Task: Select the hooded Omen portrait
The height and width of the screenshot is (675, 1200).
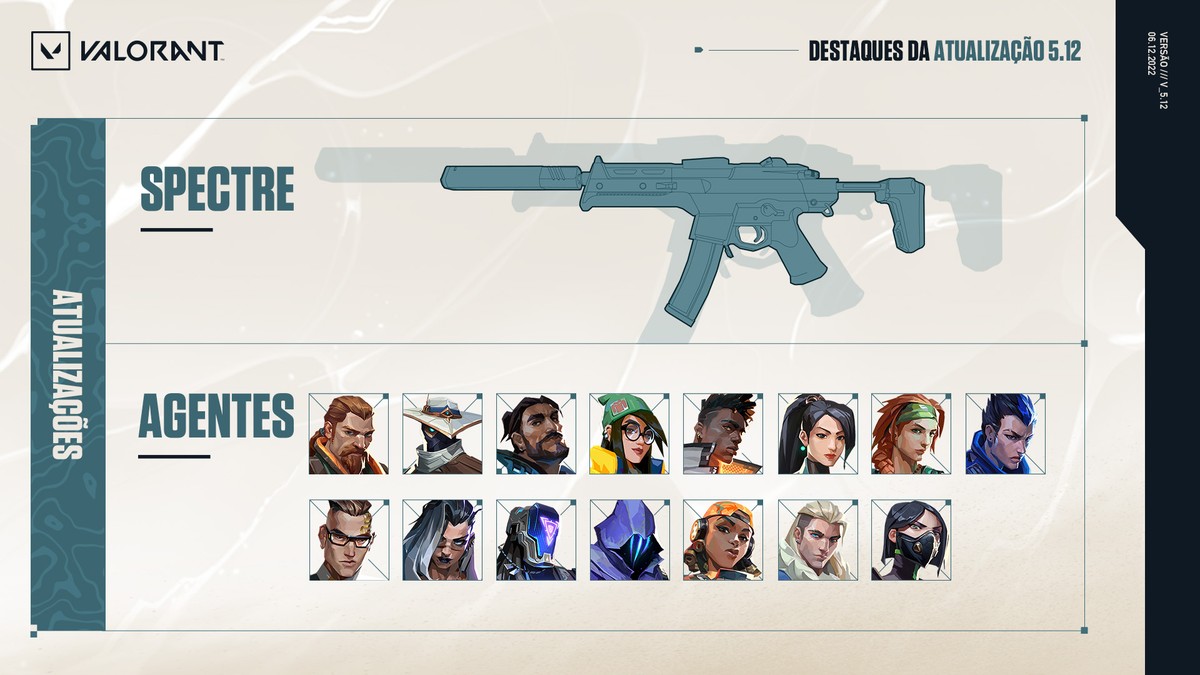Action: [629, 540]
